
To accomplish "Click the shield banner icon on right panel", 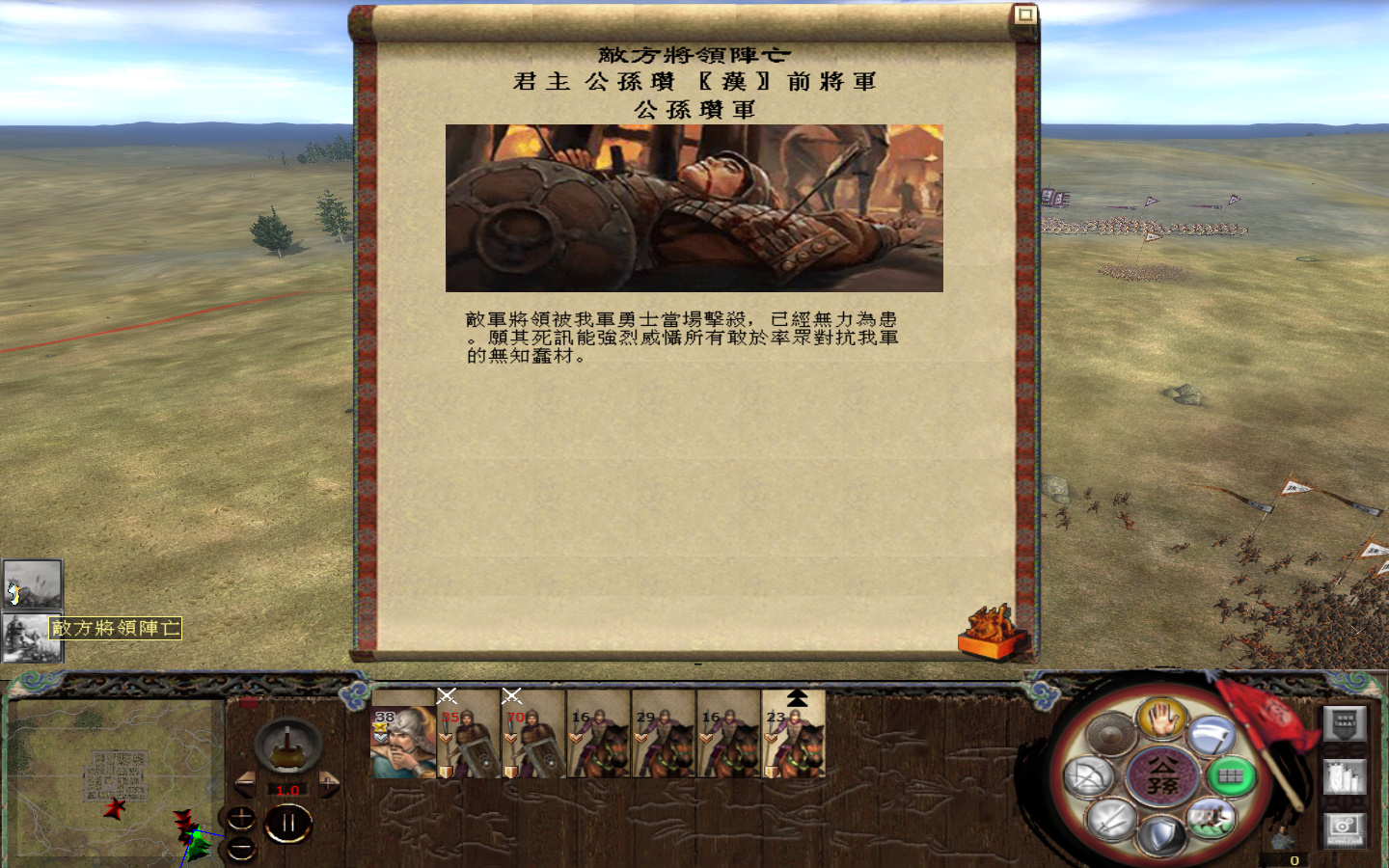I will (x=1345, y=724).
